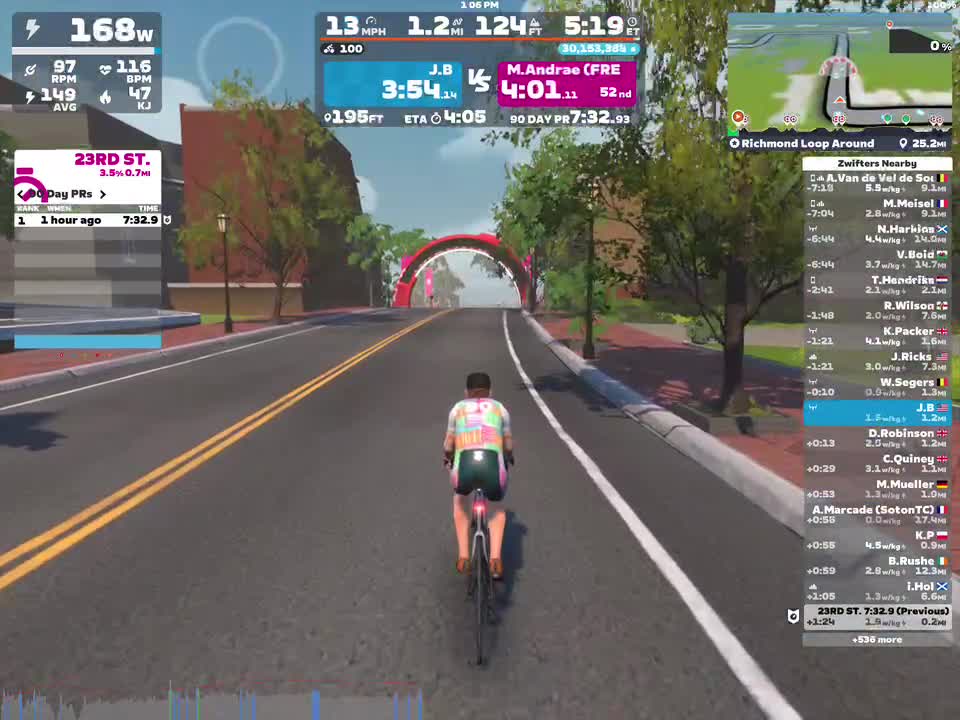
Task: Select V.Boid rider row
Action: click(877, 260)
